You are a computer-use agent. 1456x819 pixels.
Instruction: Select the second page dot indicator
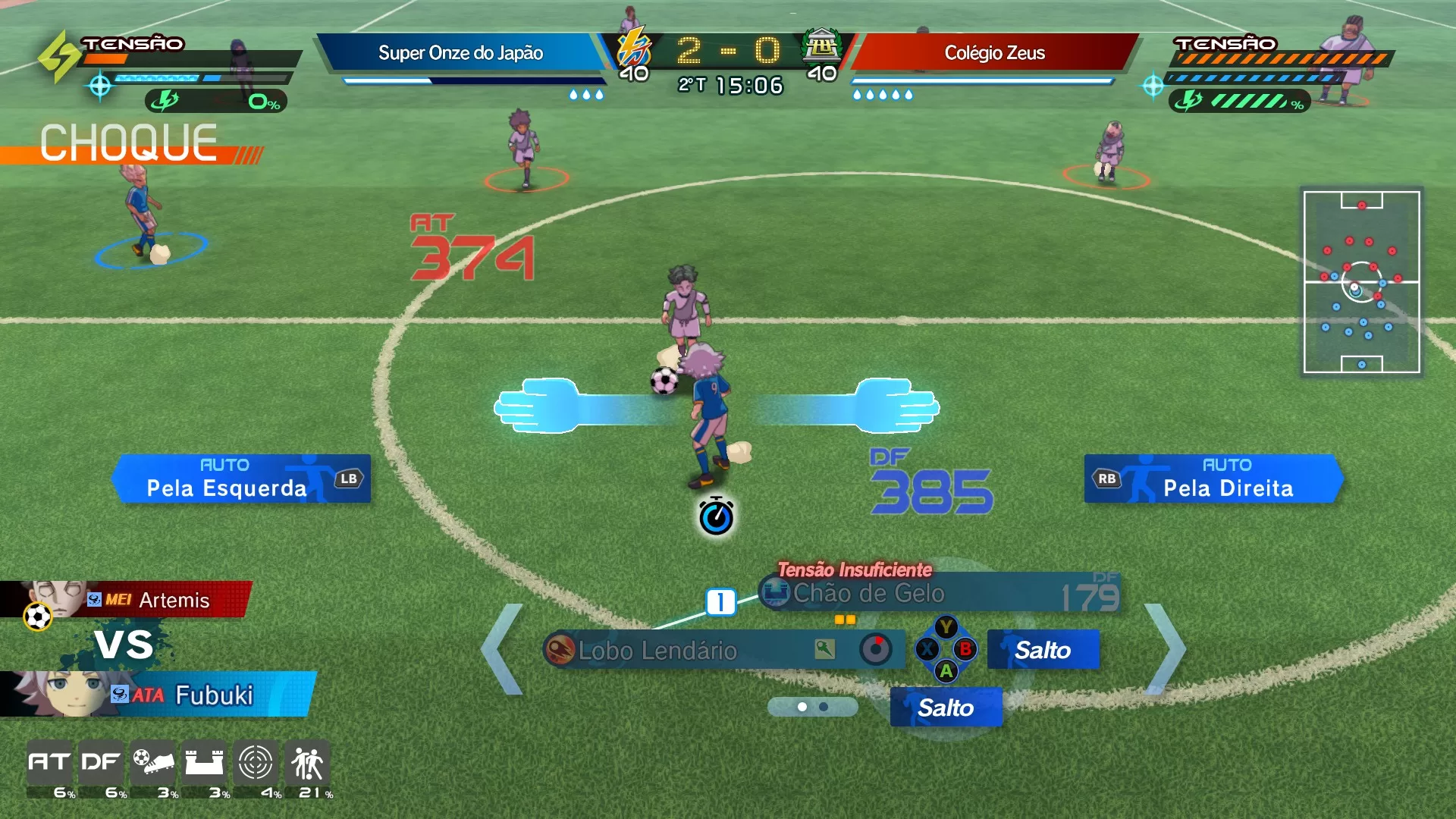tap(824, 708)
